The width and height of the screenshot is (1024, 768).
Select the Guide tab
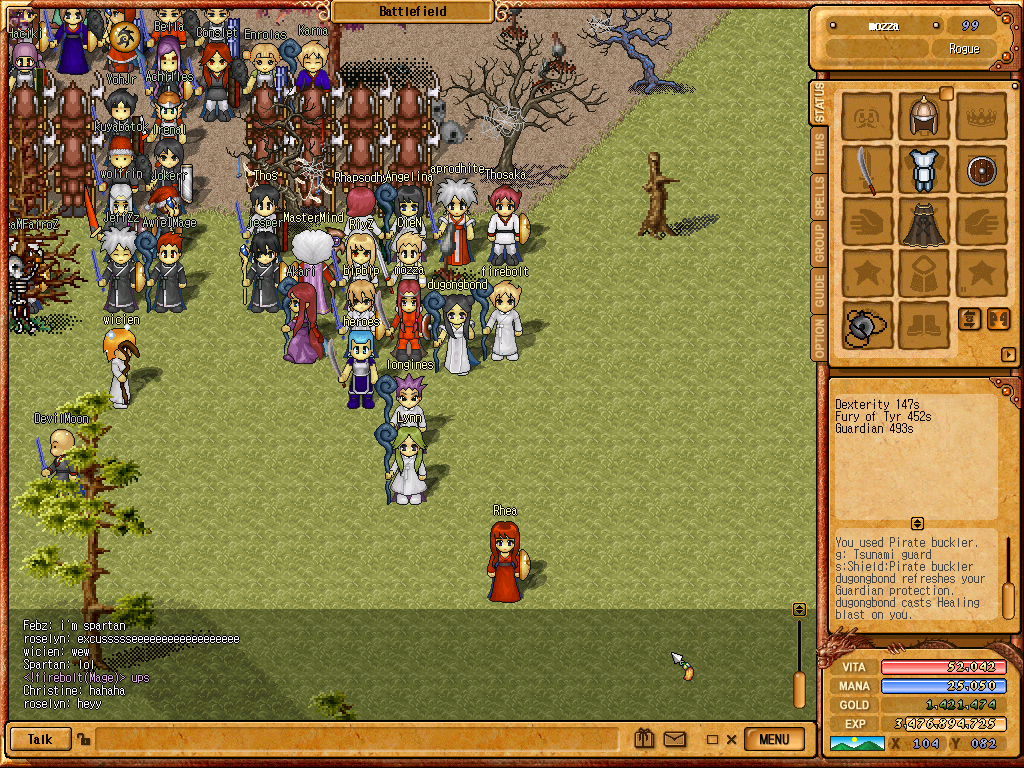[x=820, y=291]
